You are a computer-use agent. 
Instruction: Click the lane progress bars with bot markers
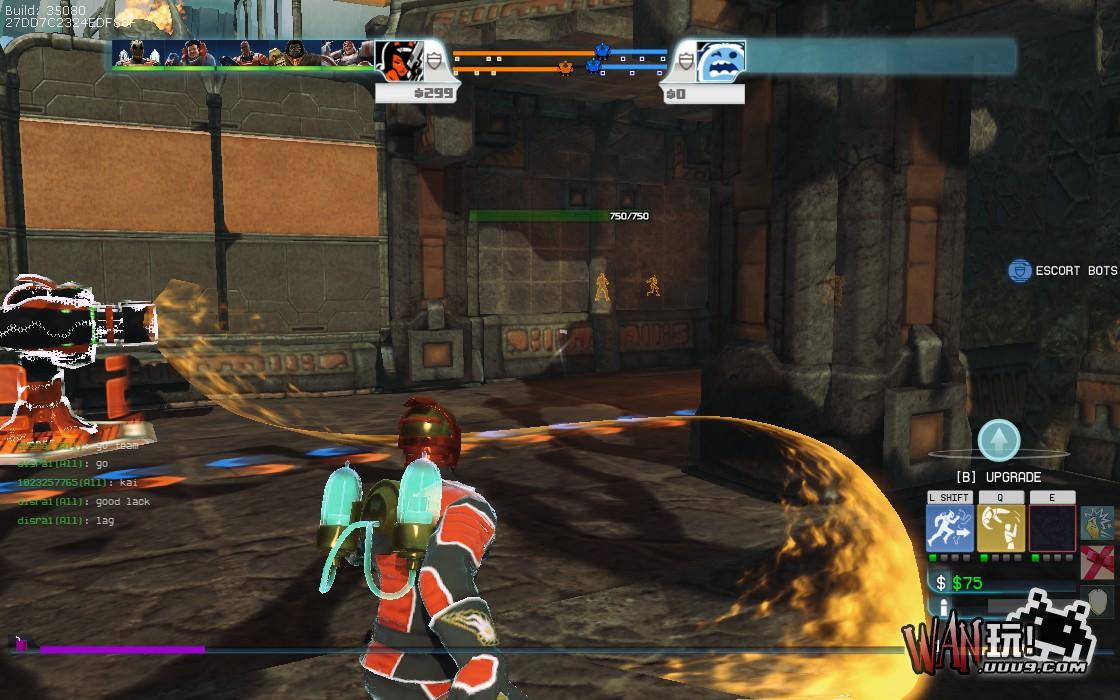560,61
